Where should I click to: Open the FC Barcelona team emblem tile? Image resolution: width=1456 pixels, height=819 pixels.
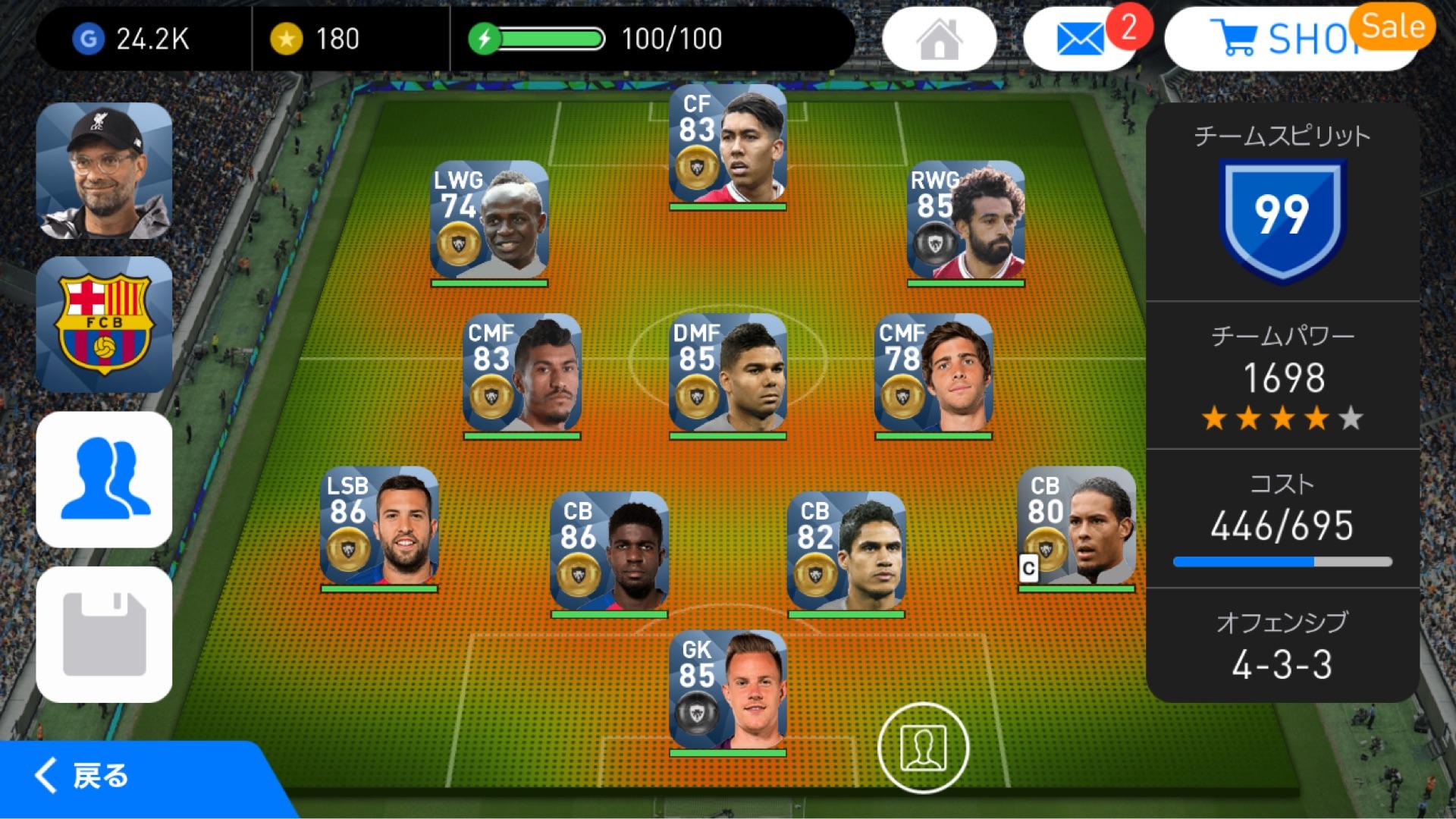click(105, 325)
